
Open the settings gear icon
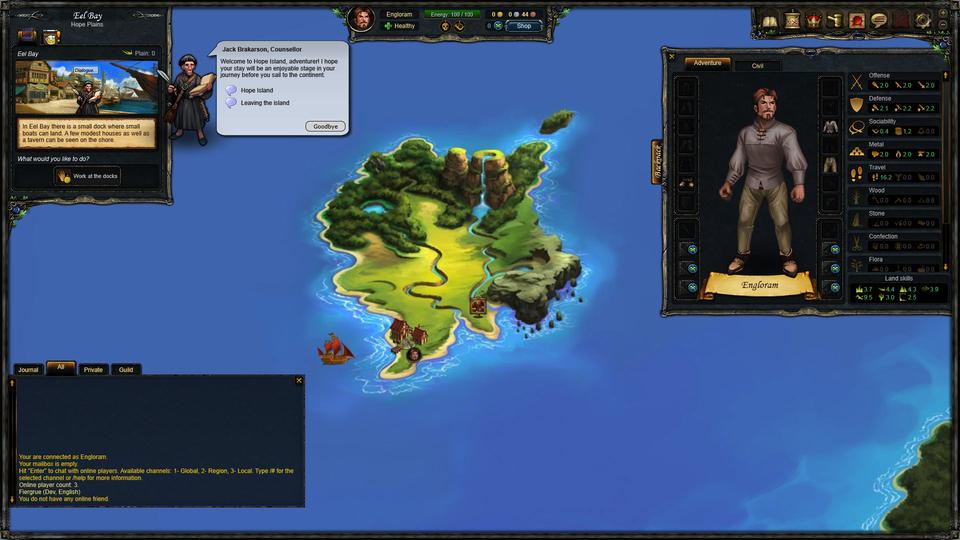[x=921, y=20]
